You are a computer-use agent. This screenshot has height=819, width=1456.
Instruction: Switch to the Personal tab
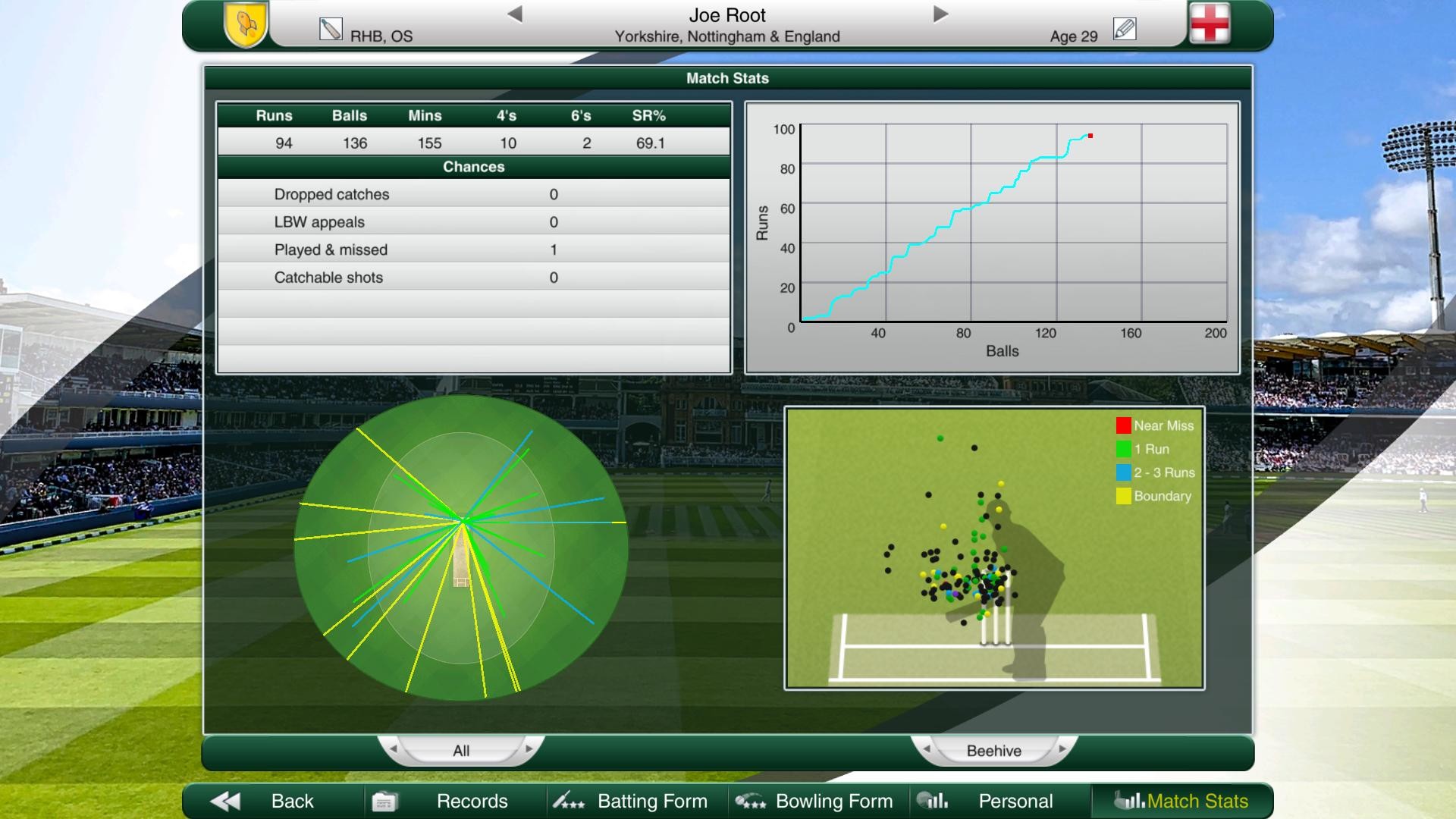pos(1016,801)
